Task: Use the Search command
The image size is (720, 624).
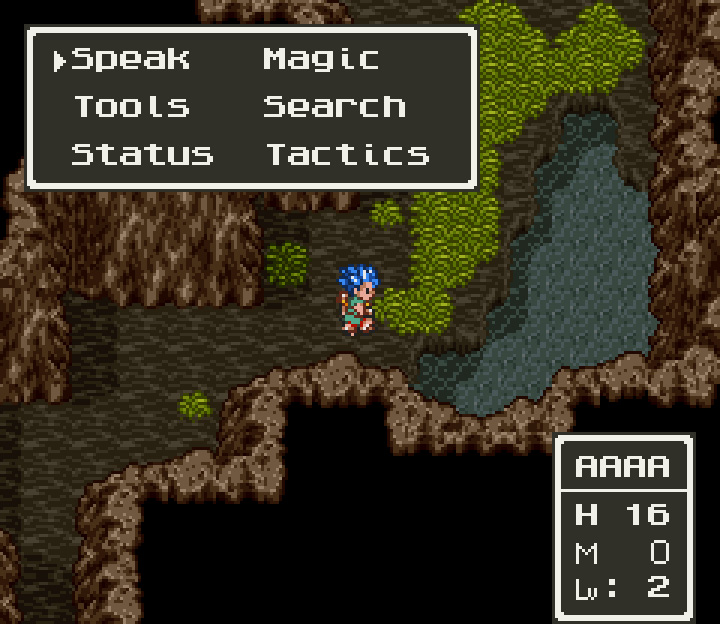Action: coord(334,106)
